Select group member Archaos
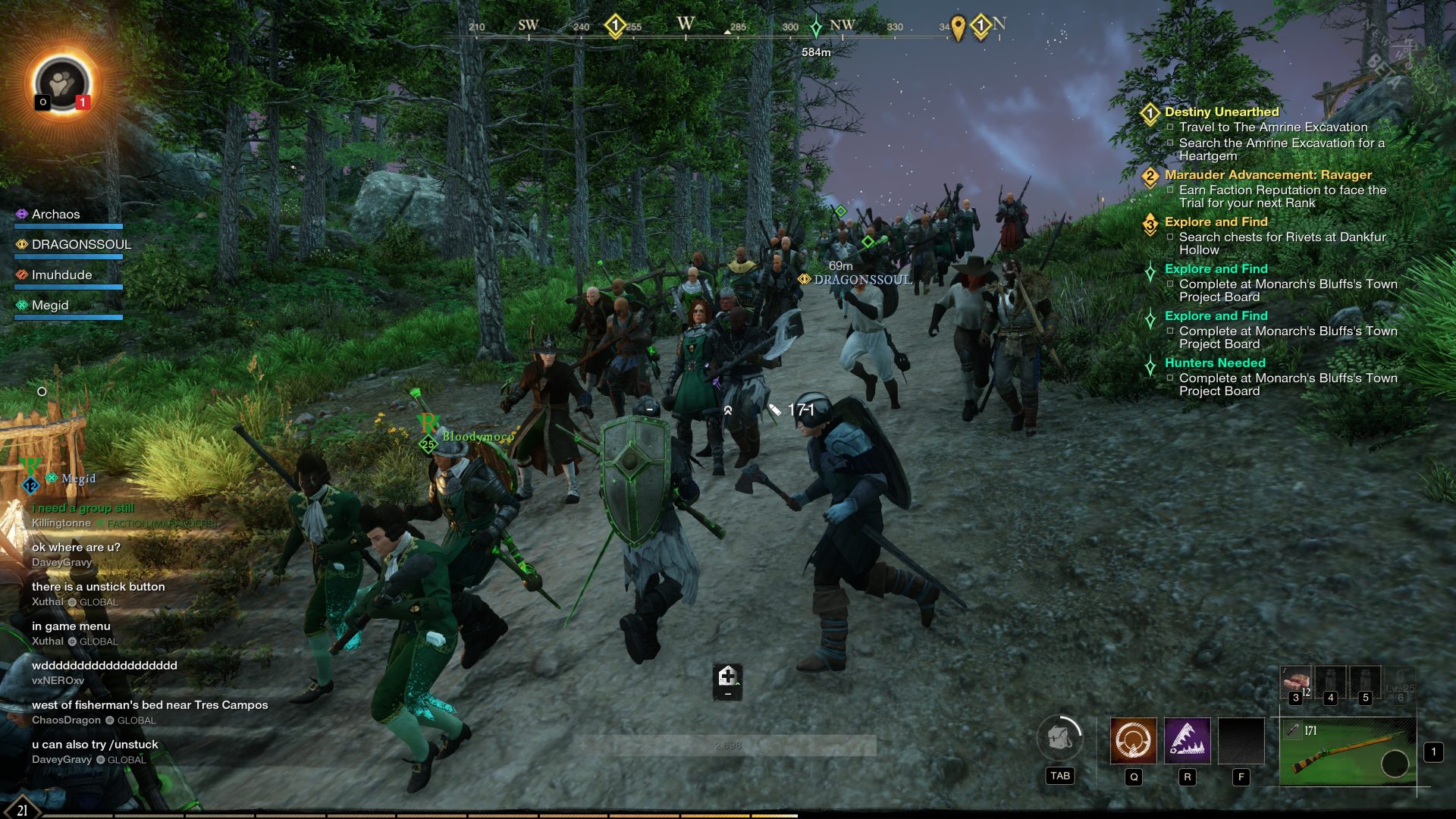The image size is (1456, 819). pos(55,215)
